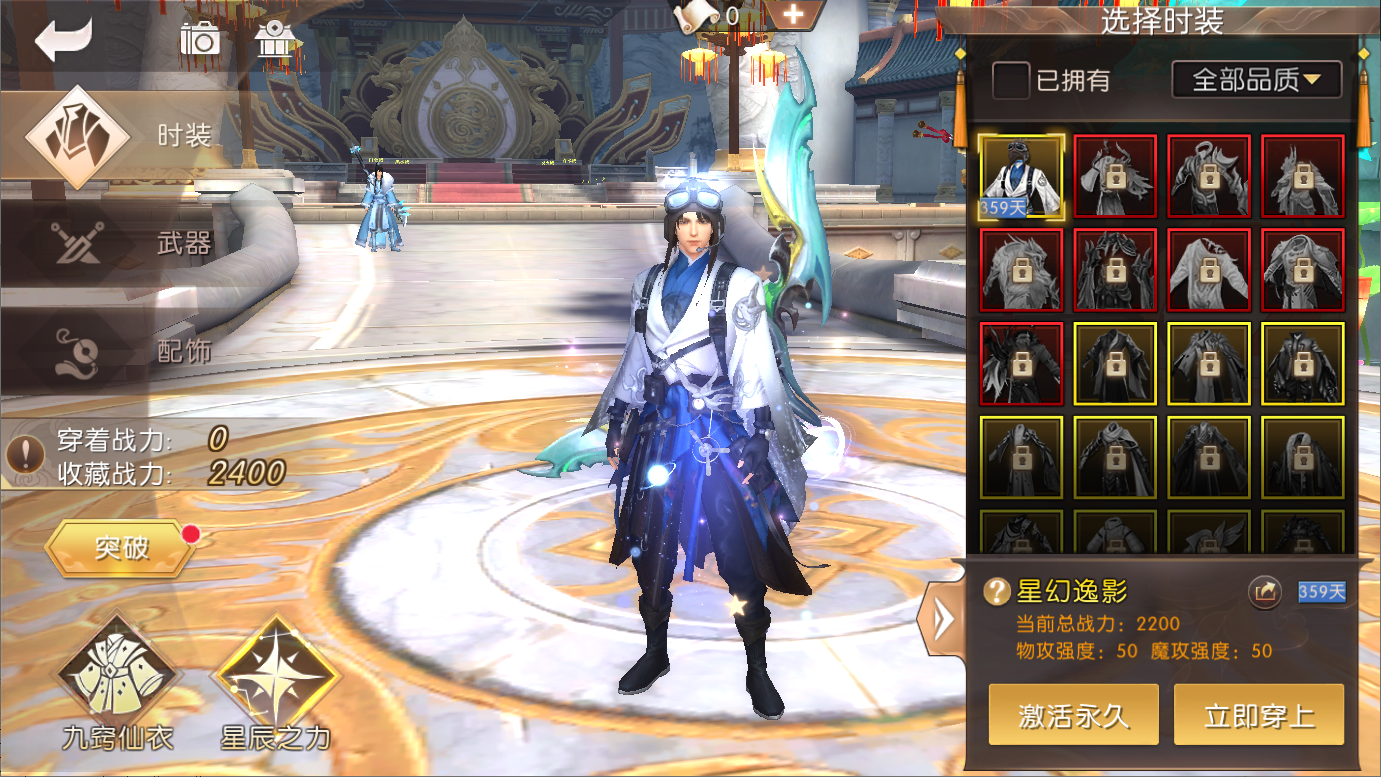Open the 全部品质 quality dropdown
1381x777 pixels.
[x=1257, y=80]
